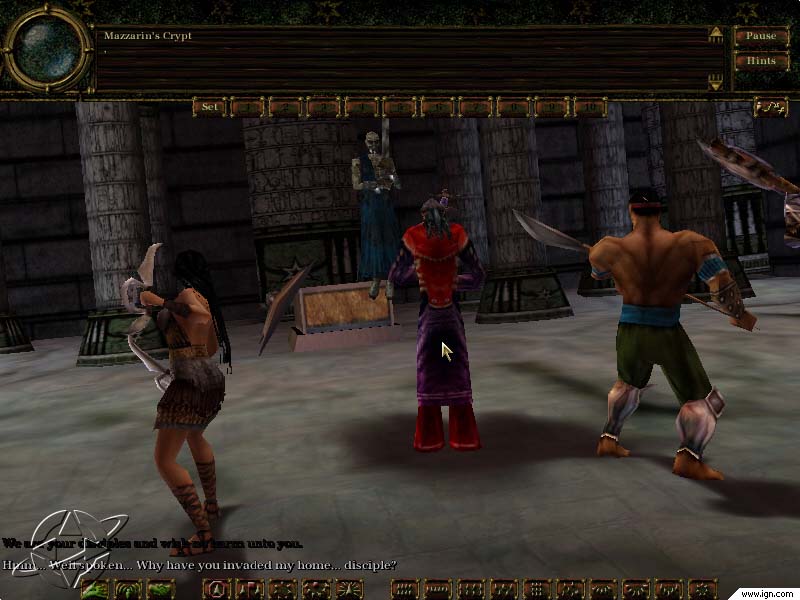Activate group slot number 10
This screenshot has width=800, height=600.
click(590, 107)
